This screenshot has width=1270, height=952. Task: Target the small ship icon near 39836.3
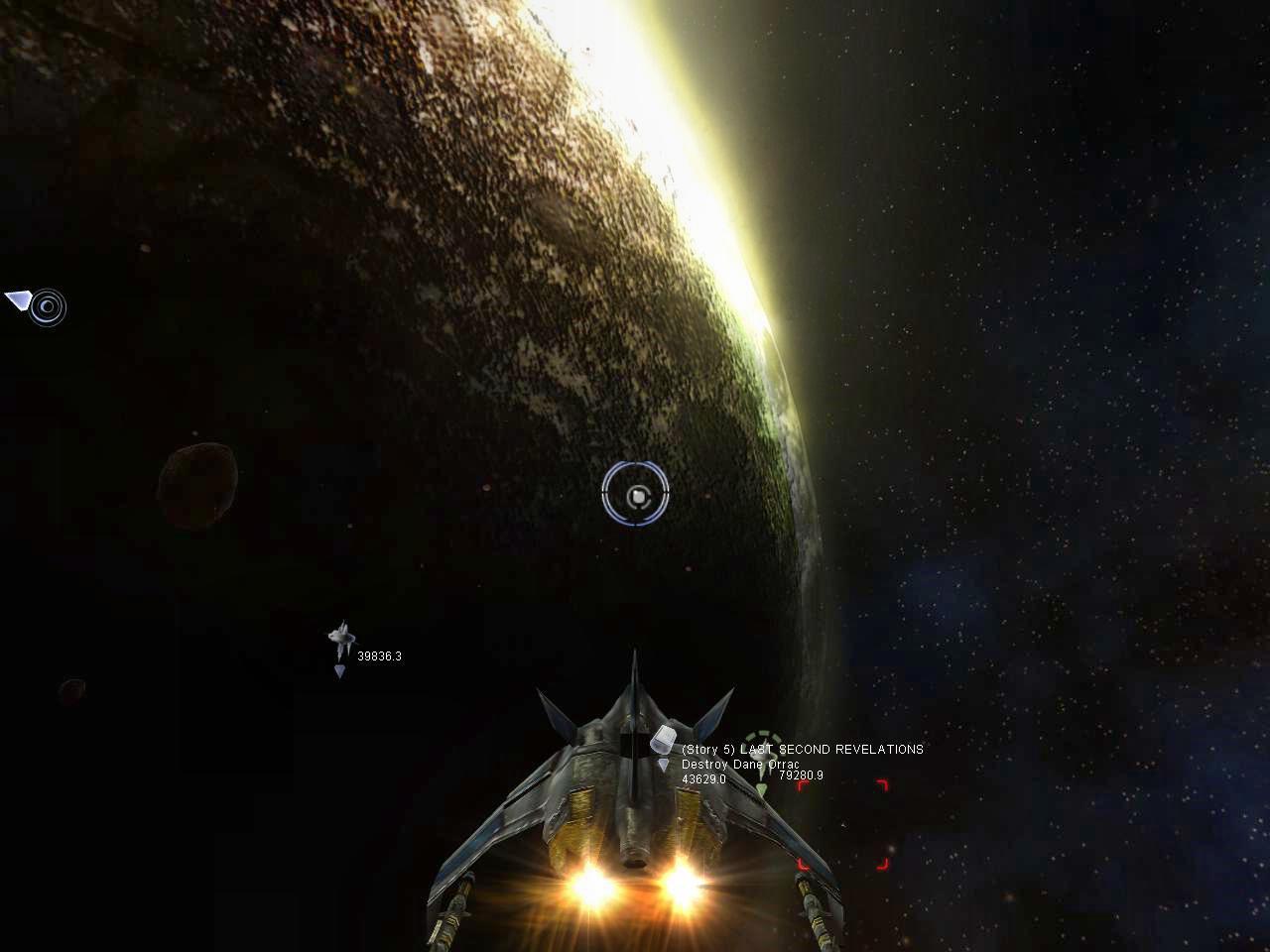click(x=341, y=635)
